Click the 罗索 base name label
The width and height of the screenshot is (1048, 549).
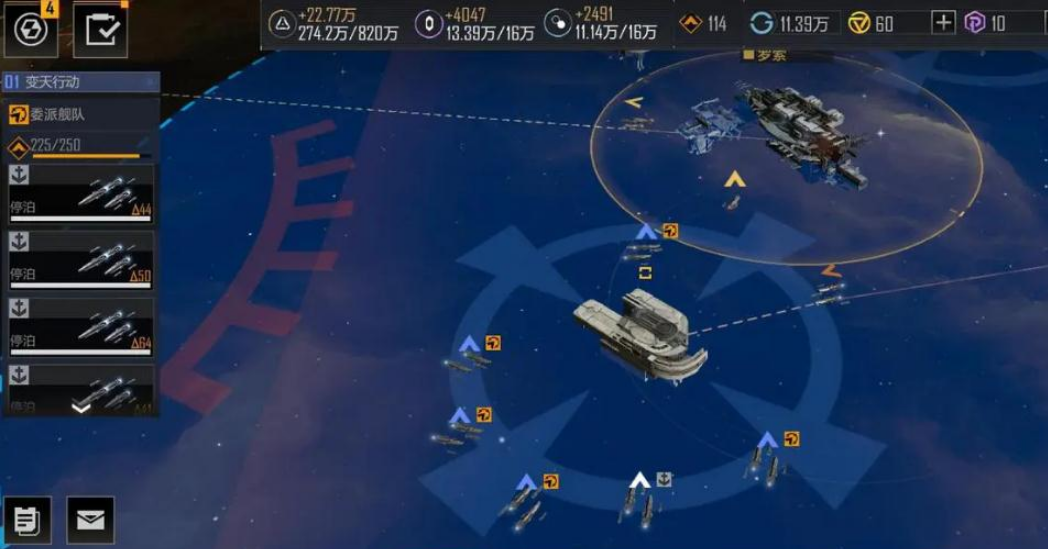[x=772, y=56]
